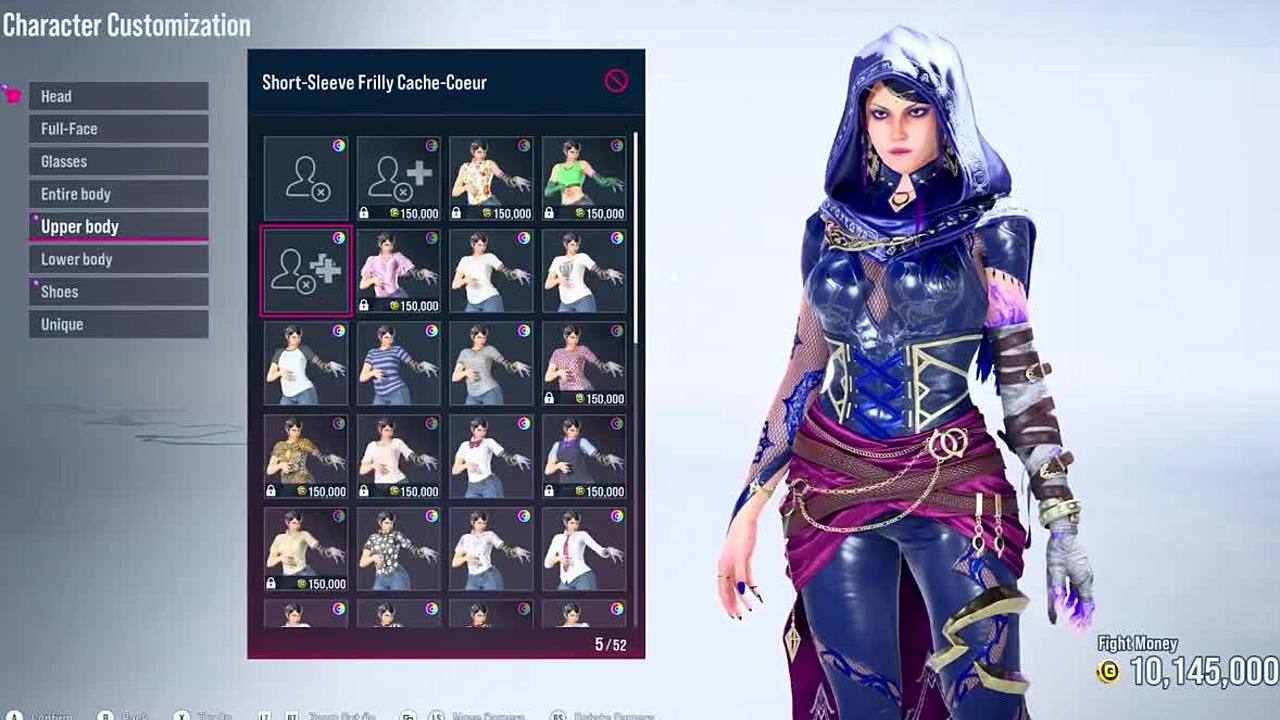
Task: Click the highlighted pink-bordered item slot
Action: click(305, 271)
